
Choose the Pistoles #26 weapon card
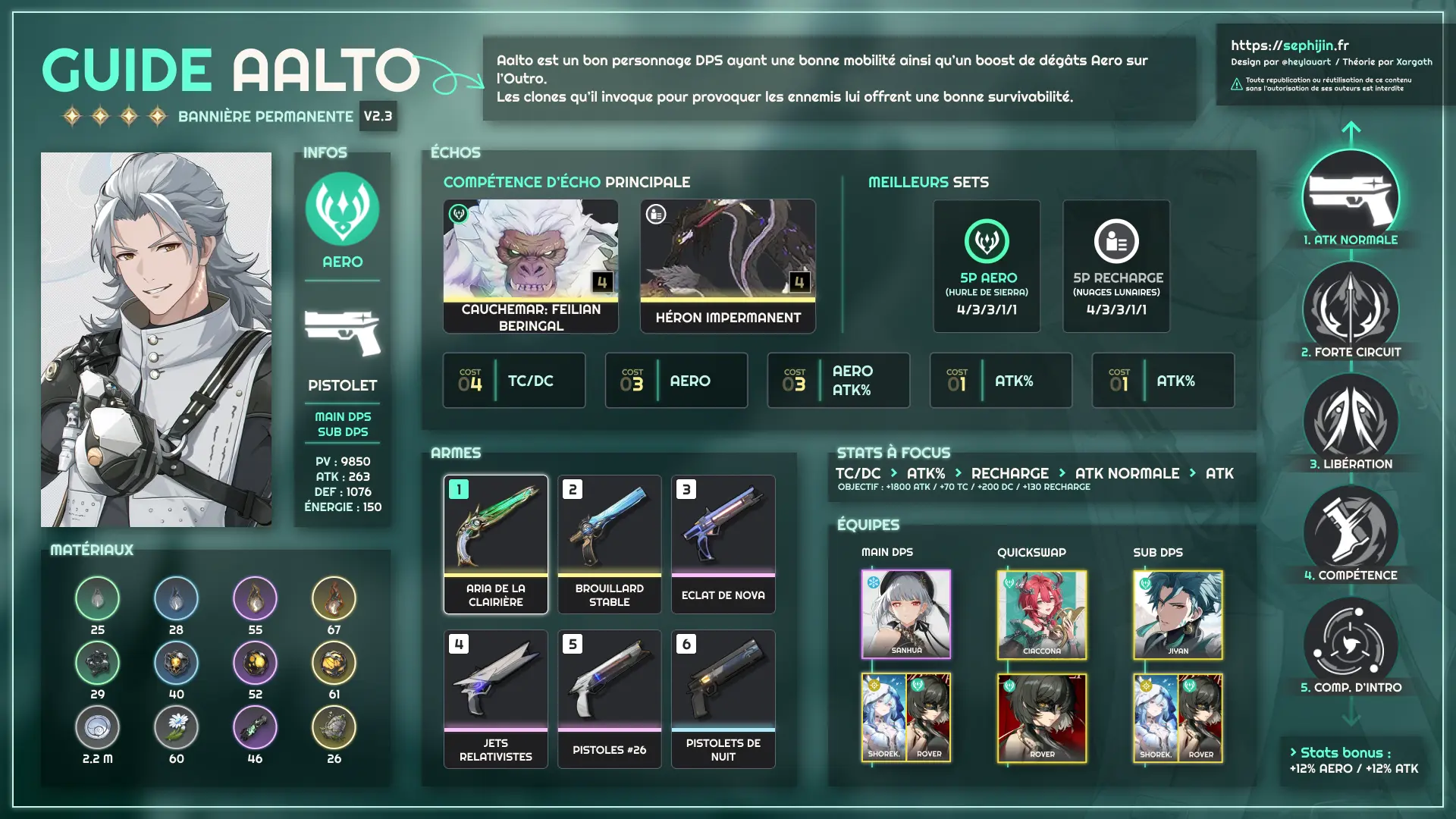[609, 698]
